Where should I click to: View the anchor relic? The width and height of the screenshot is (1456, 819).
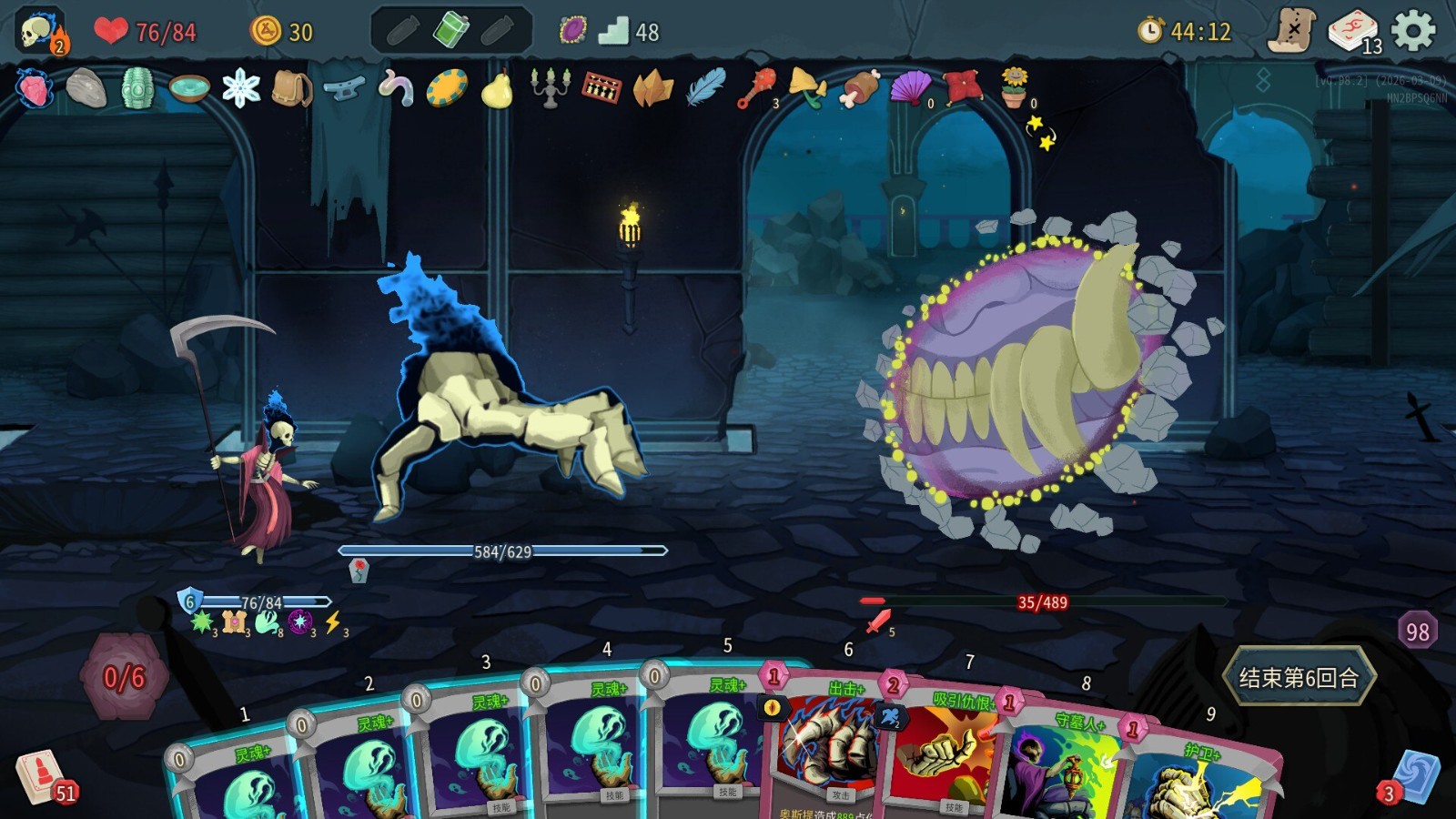344,88
